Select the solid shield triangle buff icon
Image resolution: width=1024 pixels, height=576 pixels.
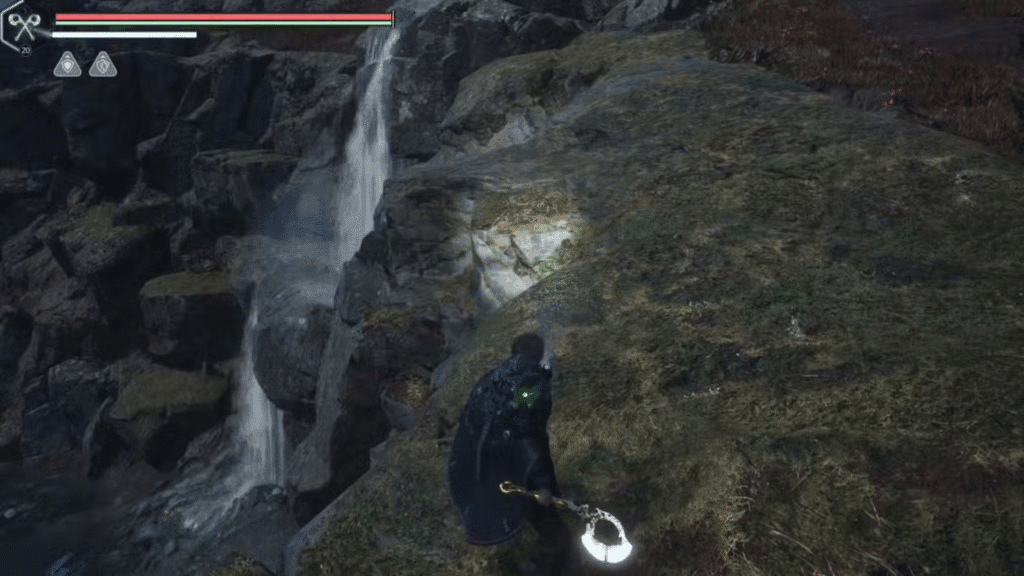pyautogui.click(x=67, y=65)
